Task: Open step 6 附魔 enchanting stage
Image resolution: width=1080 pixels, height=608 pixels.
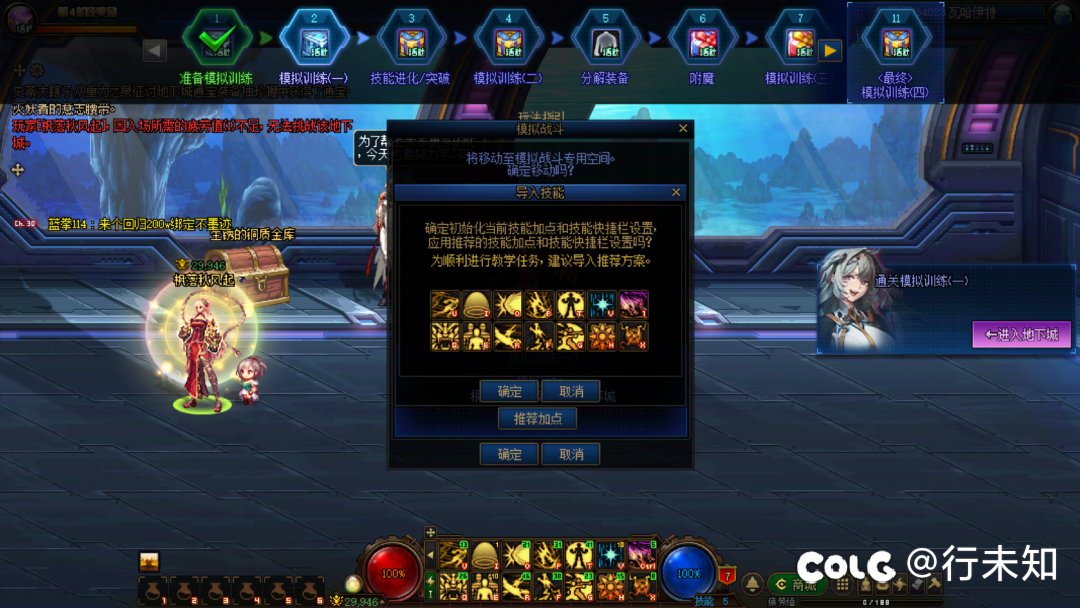Action: click(702, 40)
